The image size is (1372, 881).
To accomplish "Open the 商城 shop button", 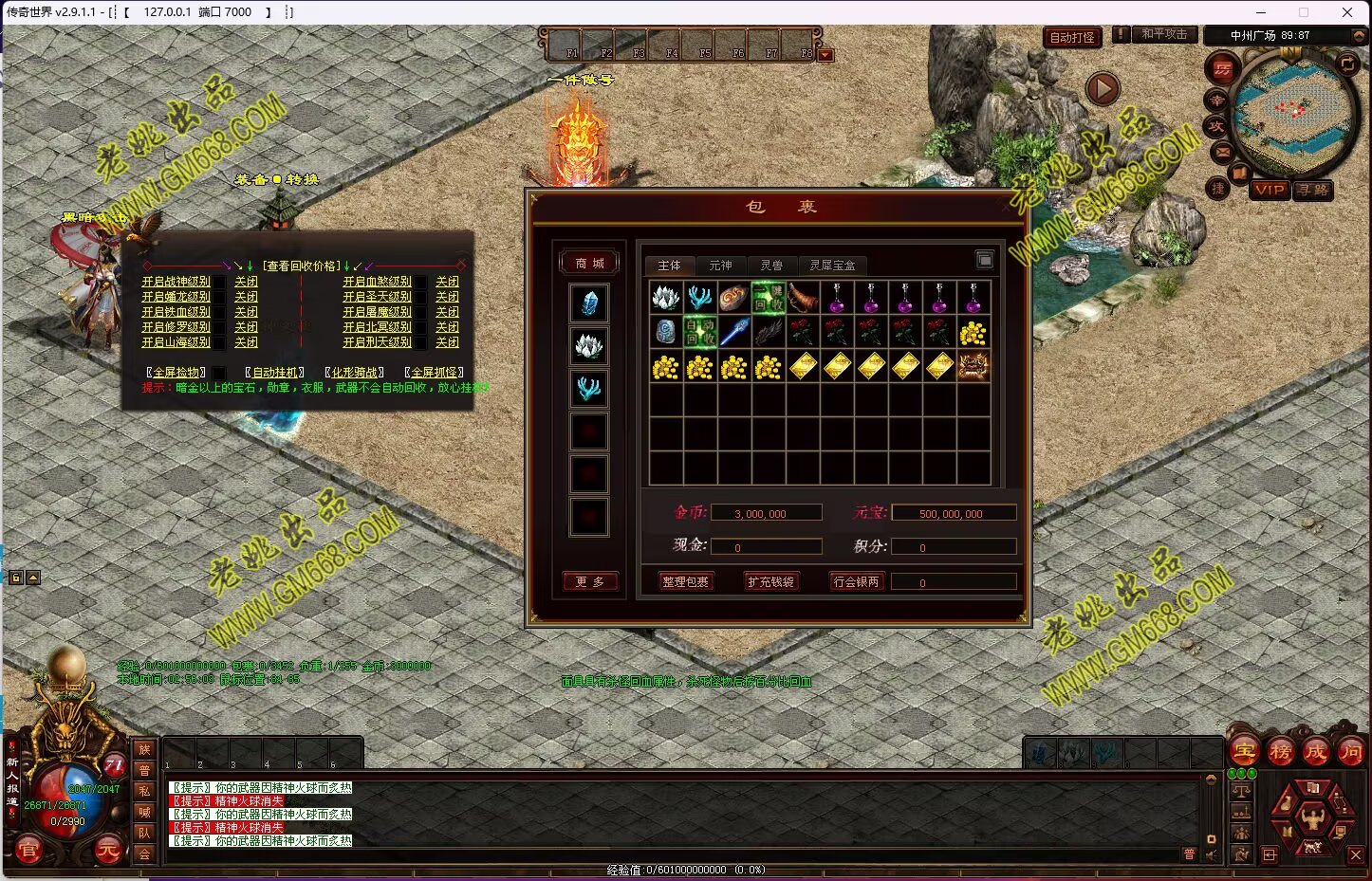I will 589,263.
